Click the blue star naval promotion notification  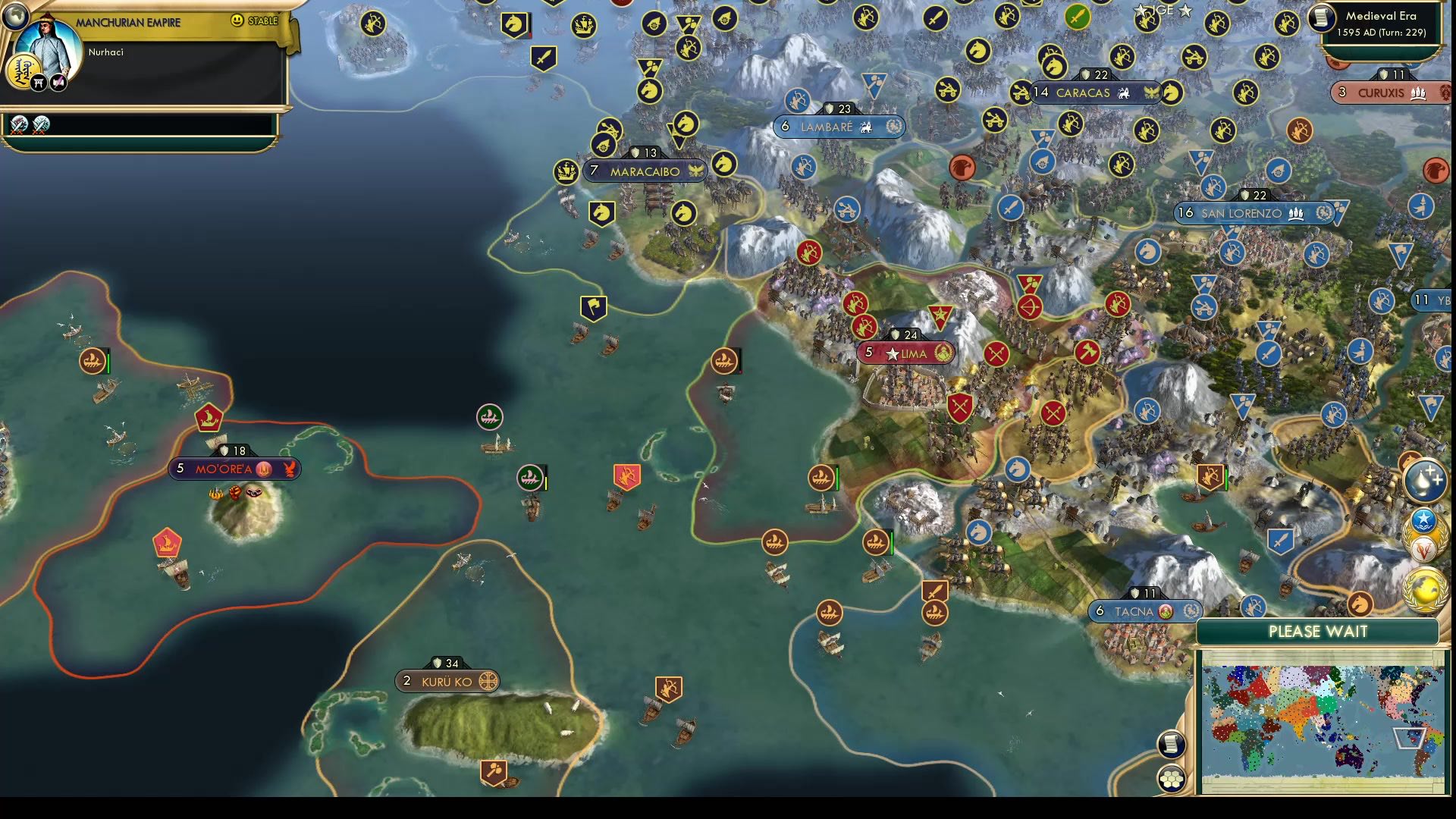(1424, 520)
